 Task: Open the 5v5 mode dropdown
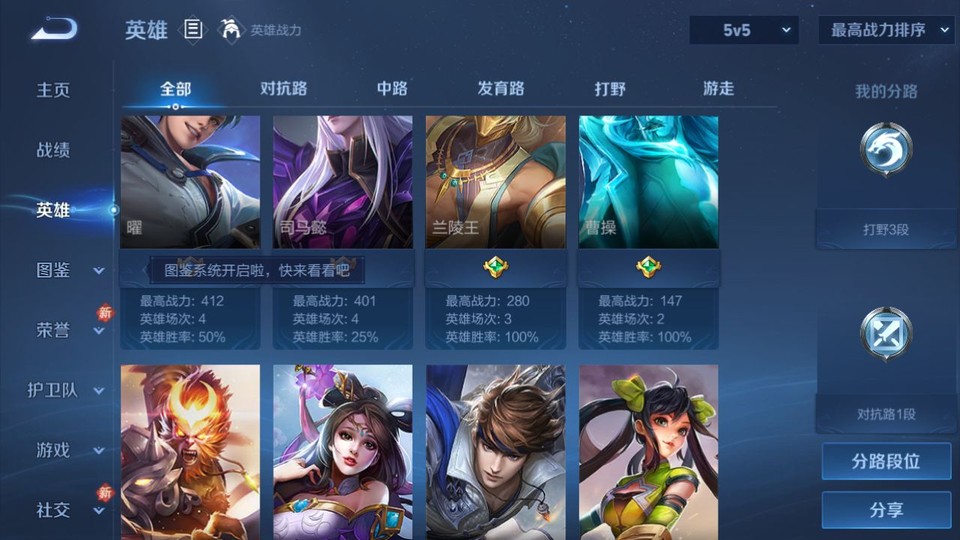[x=744, y=30]
